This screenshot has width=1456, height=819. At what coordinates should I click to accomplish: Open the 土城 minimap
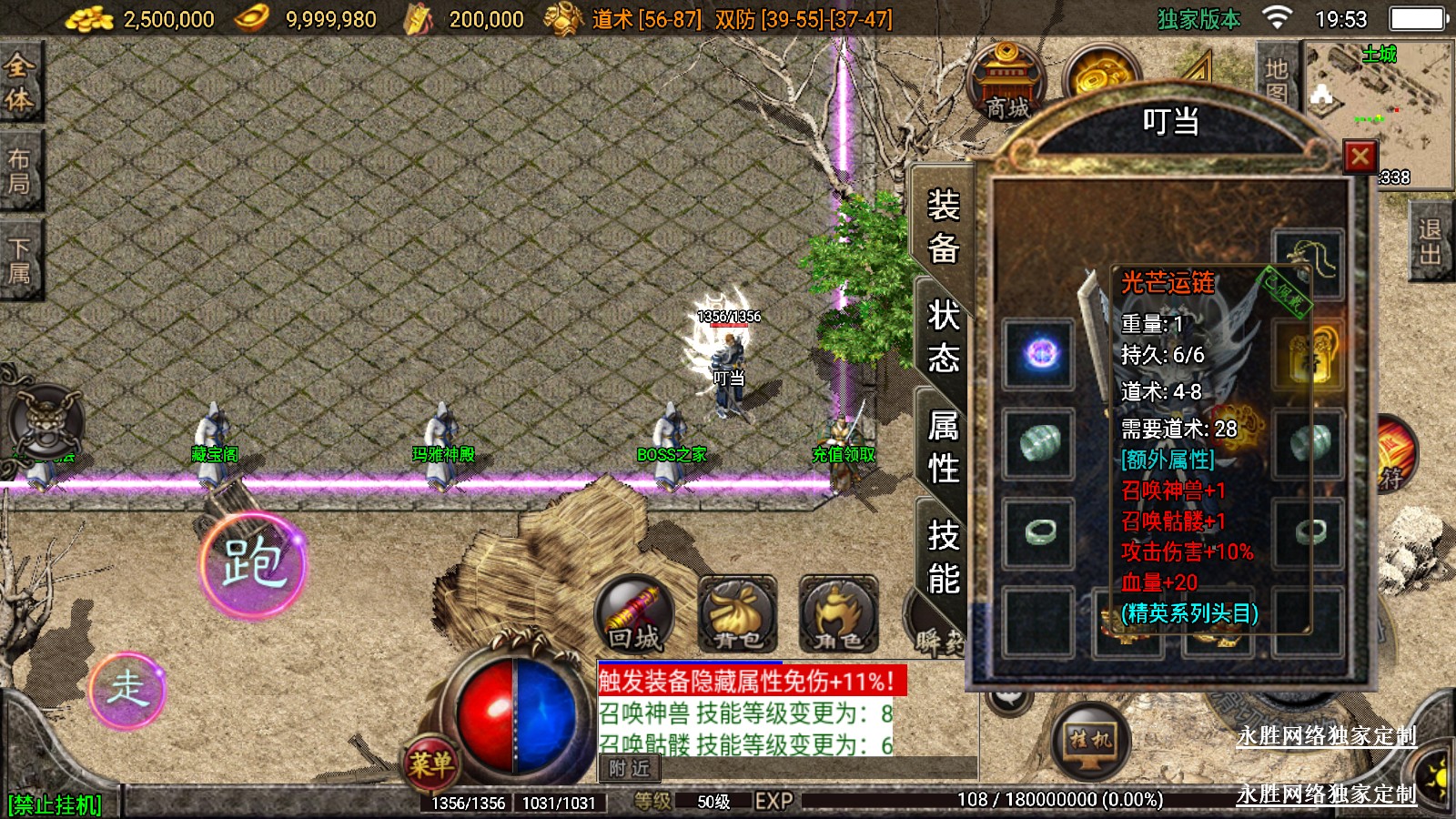point(1378,114)
